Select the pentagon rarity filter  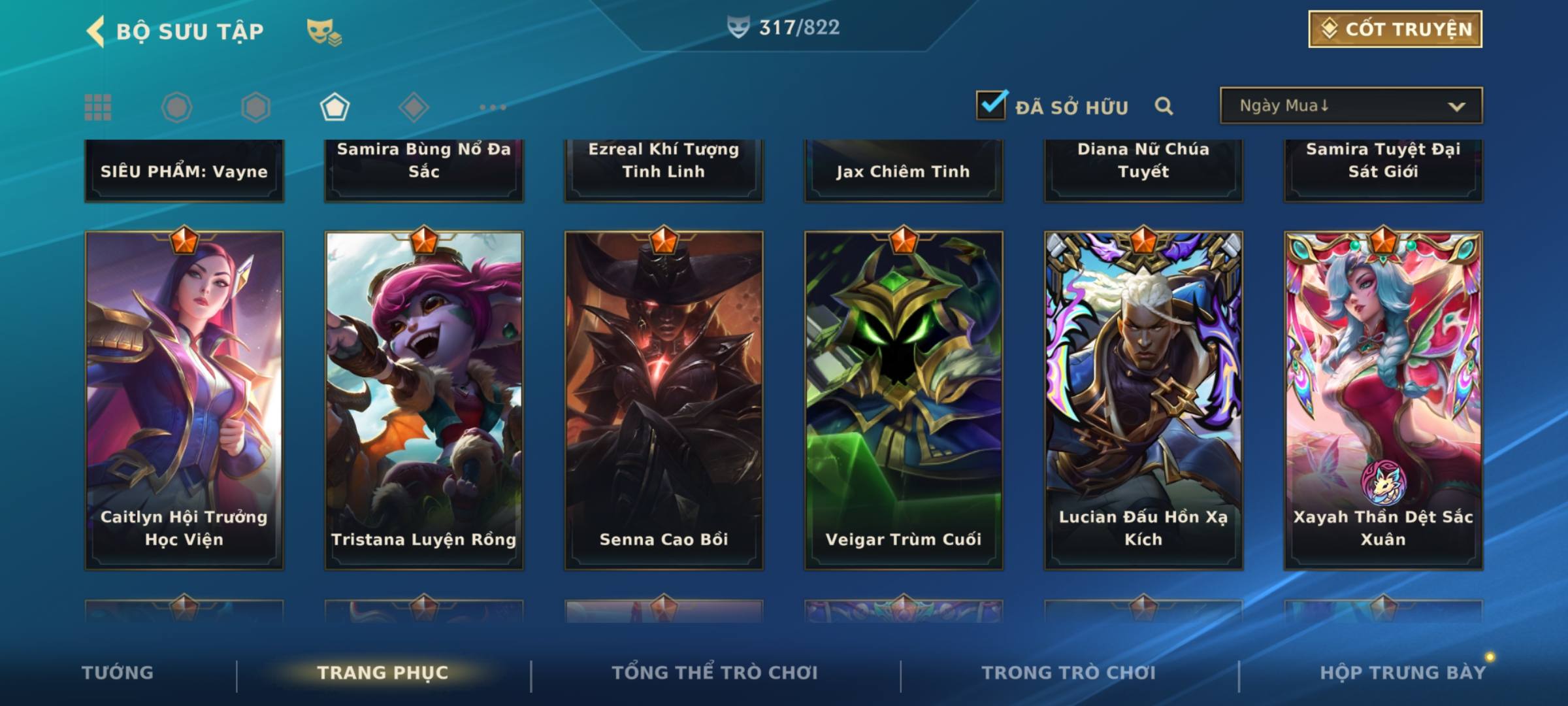click(335, 107)
